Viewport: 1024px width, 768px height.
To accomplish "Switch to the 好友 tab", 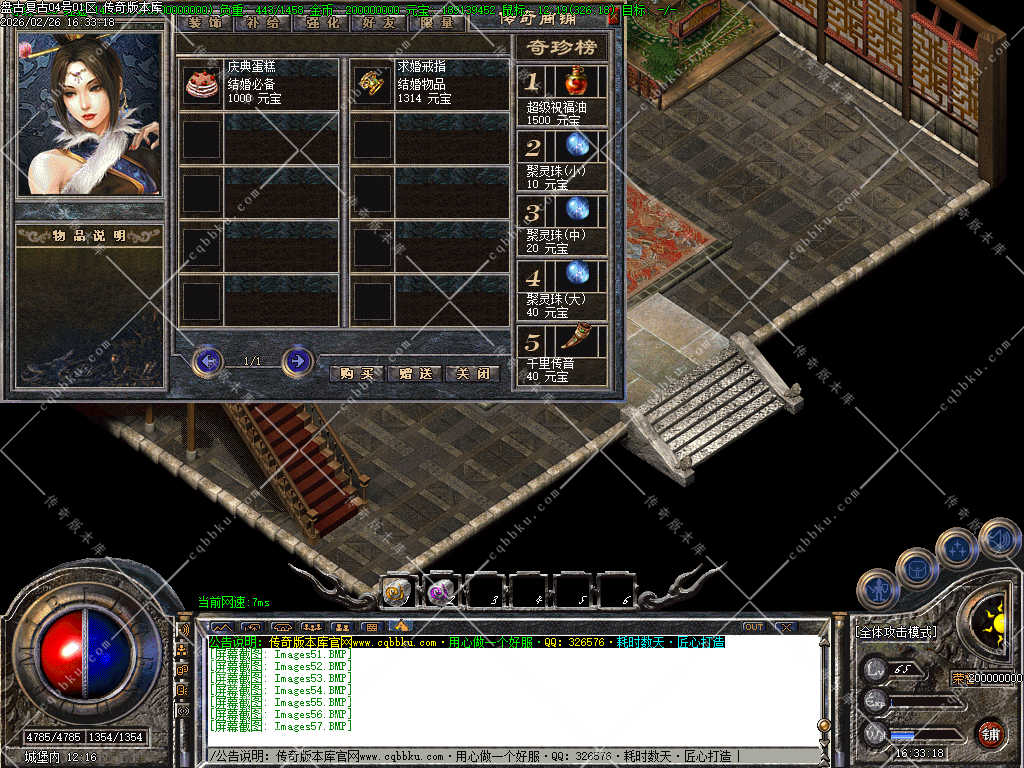I will click(379, 22).
